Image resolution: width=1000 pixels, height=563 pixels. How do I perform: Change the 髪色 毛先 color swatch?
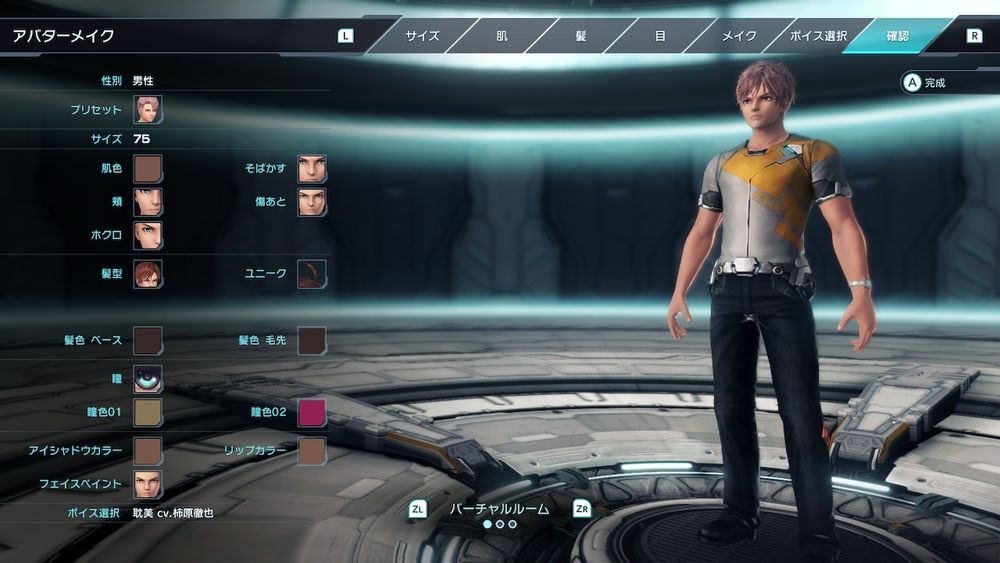(312, 341)
